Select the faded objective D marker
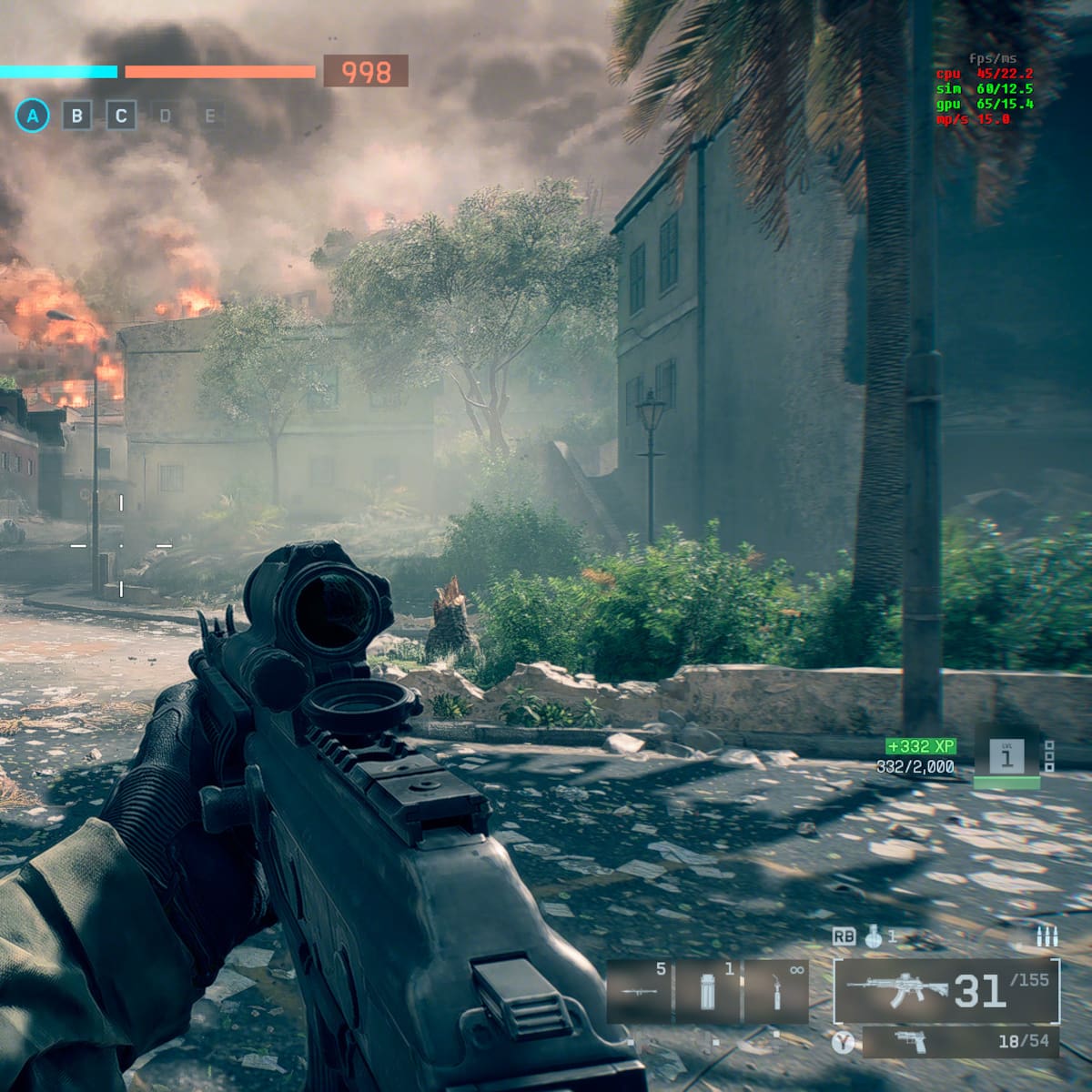The image size is (1092, 1092). pyautogui.click(x=165, y=116)
